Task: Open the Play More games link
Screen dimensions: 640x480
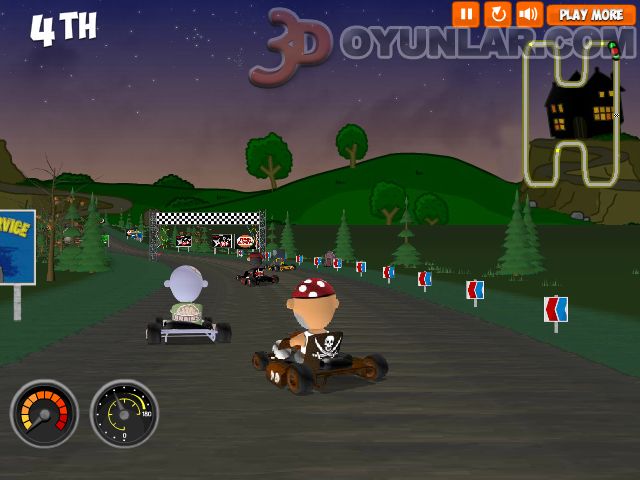Action: [x=591, y=15]
